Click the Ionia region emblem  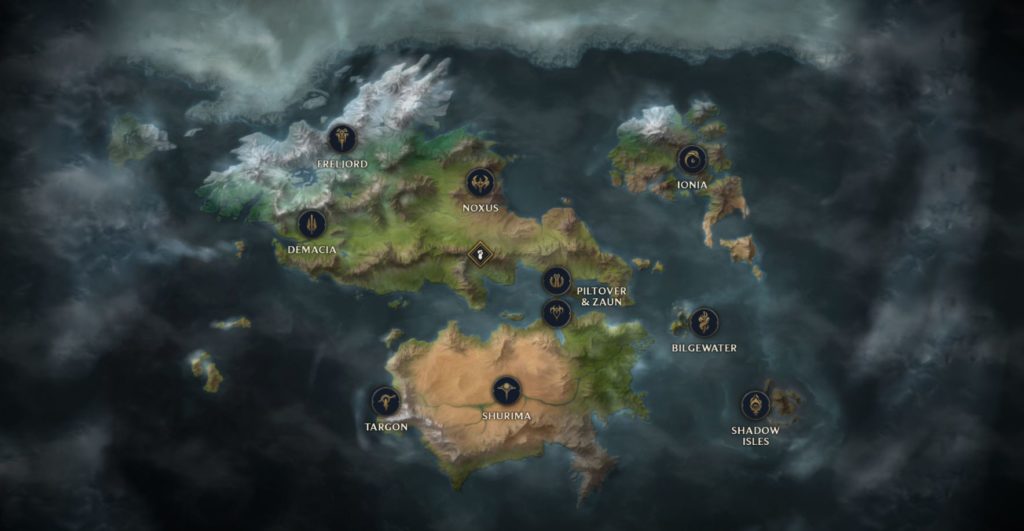[691, 159]
